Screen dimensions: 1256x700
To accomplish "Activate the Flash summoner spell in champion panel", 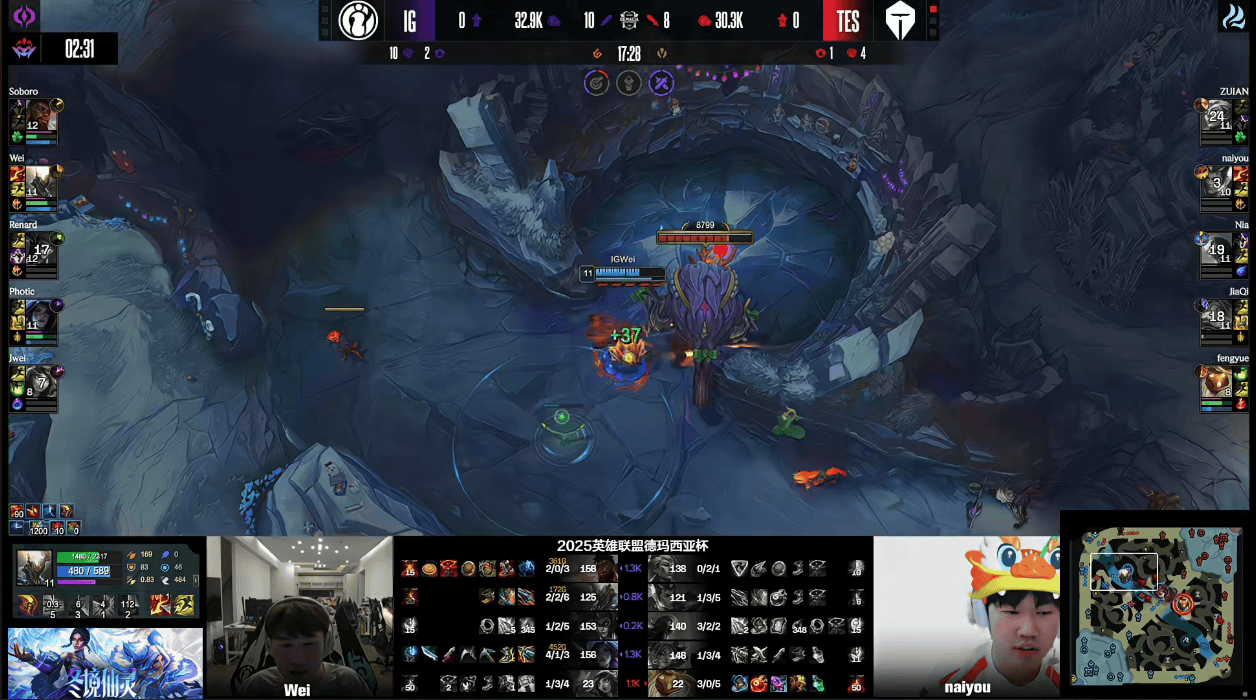I will (185, 604).
